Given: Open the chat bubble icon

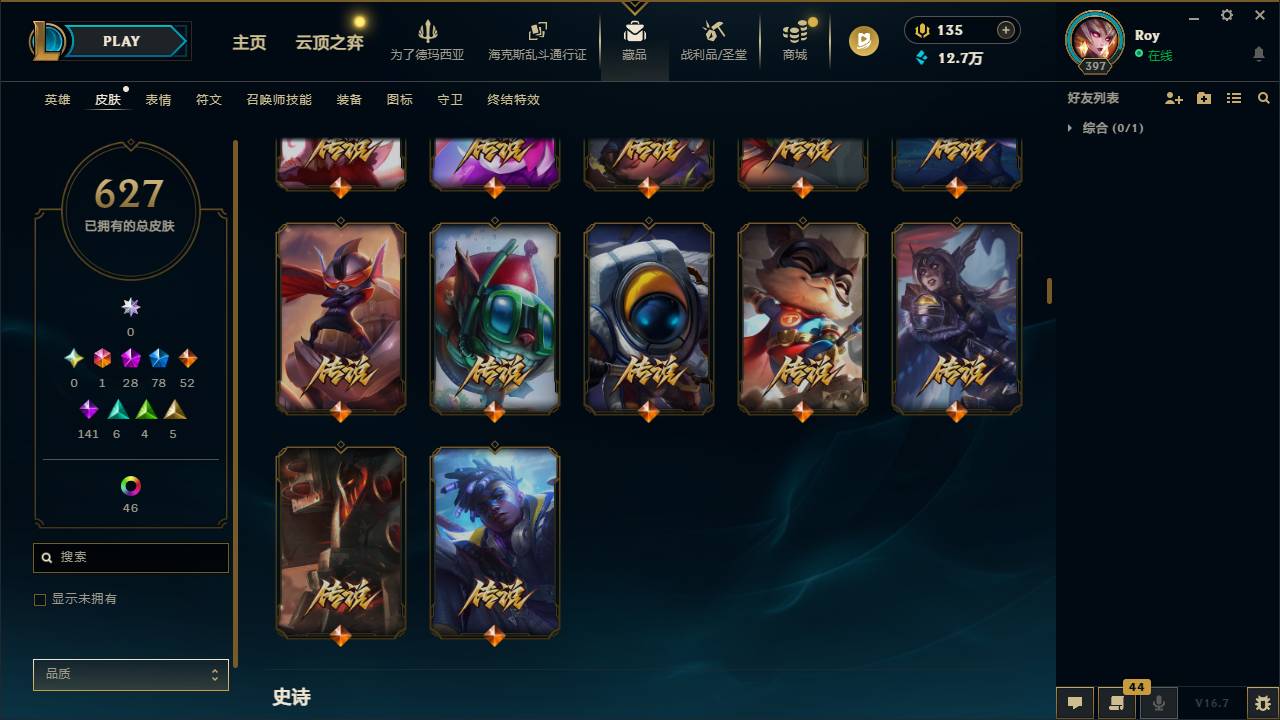Looking at the screenshot, I should coord(1075,702).
